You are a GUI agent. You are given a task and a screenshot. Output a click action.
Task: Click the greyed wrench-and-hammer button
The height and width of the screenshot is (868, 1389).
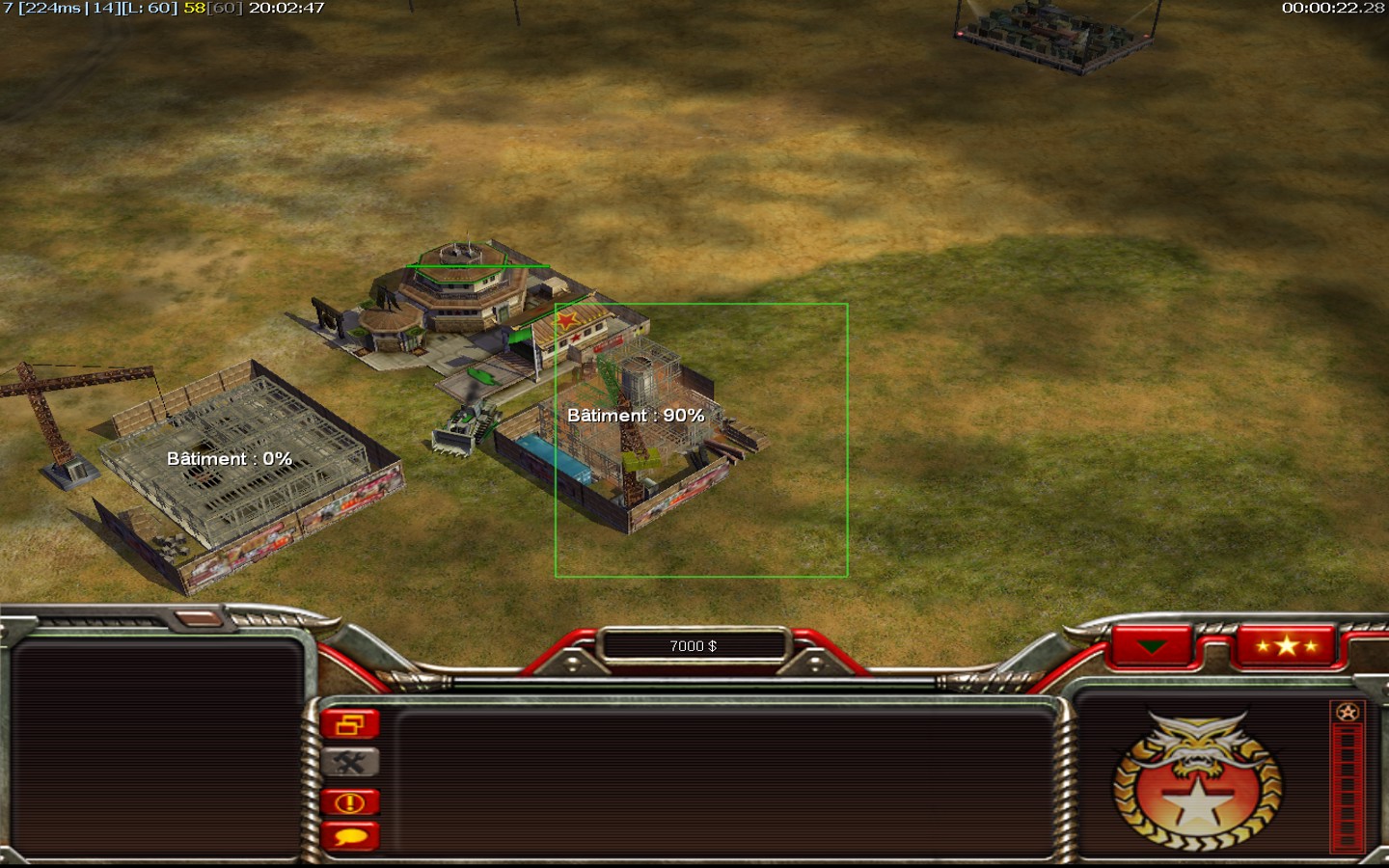tap(349, 763)
